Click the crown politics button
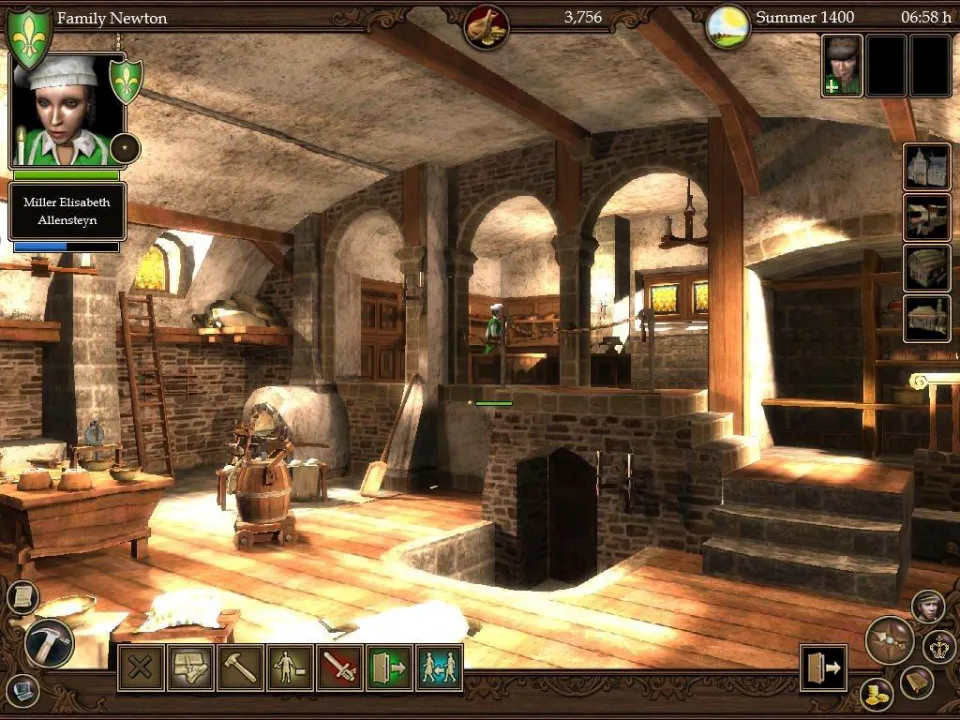960x720 pixels. (939, 646)
